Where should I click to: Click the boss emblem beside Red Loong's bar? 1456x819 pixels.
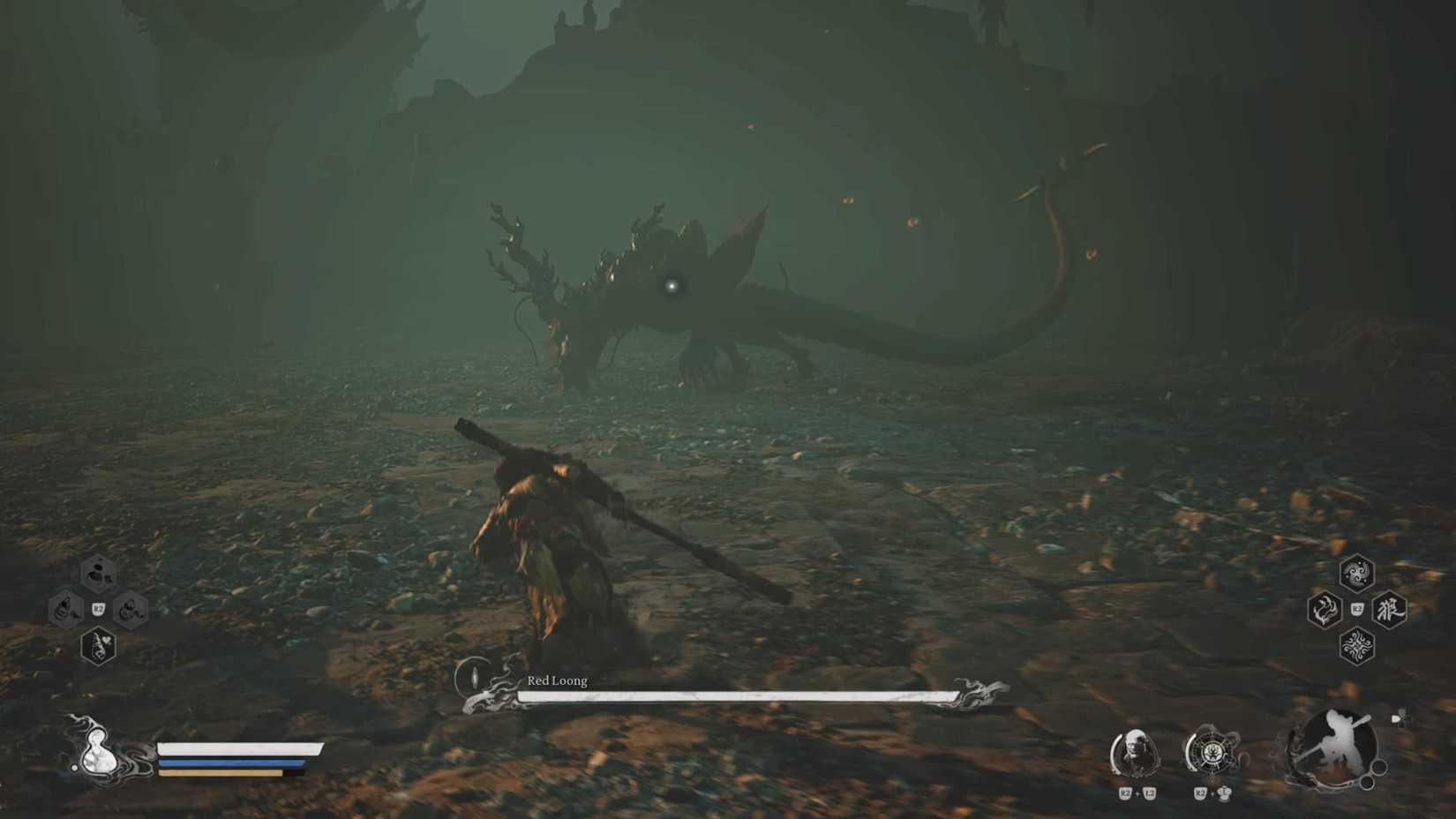coord(472,681)
